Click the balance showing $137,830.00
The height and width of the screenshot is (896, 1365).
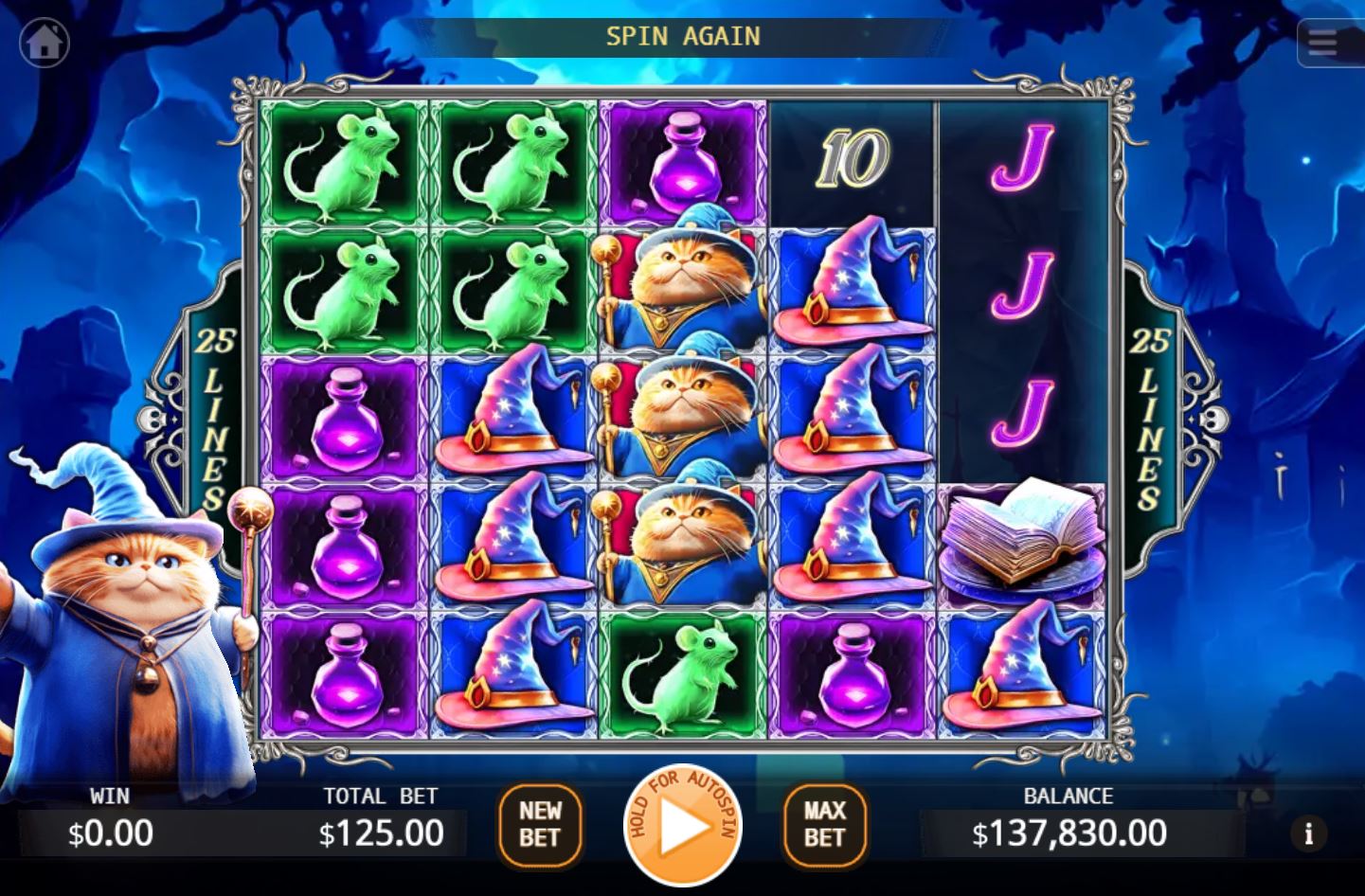click(1069, 833)
